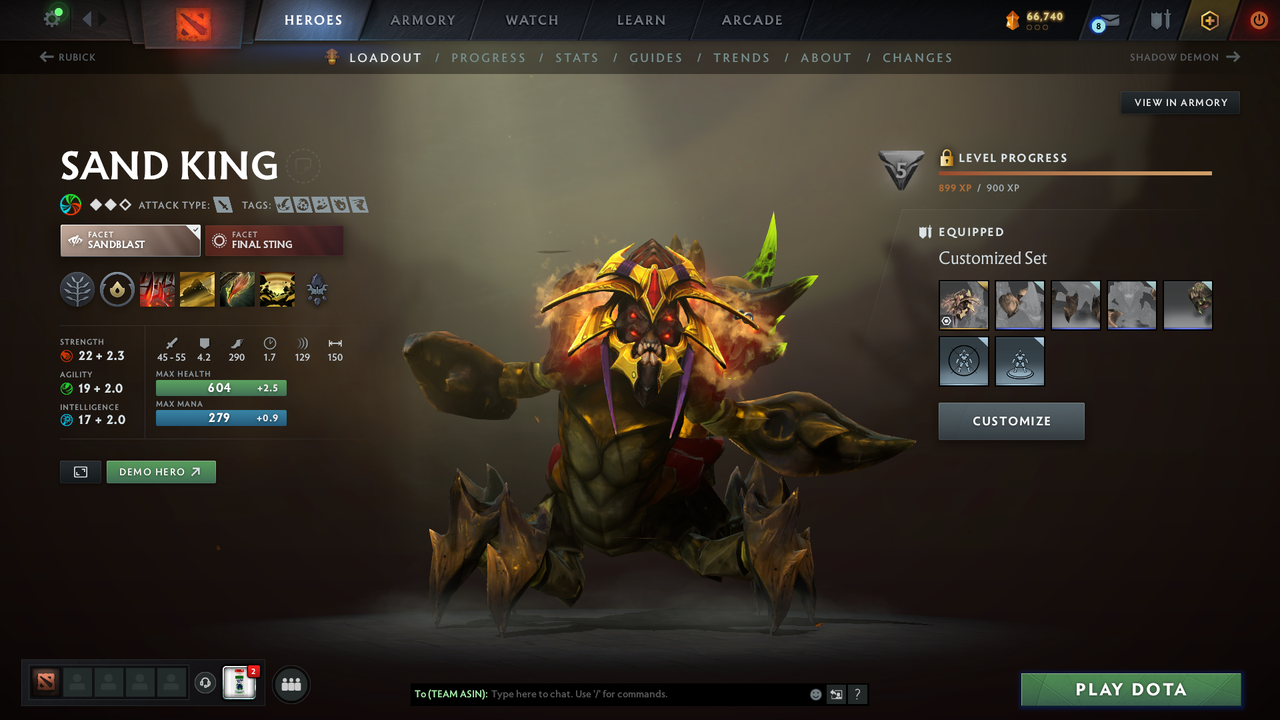
Task: Navigate to the Arcade menu
Action: click(752, 20)
